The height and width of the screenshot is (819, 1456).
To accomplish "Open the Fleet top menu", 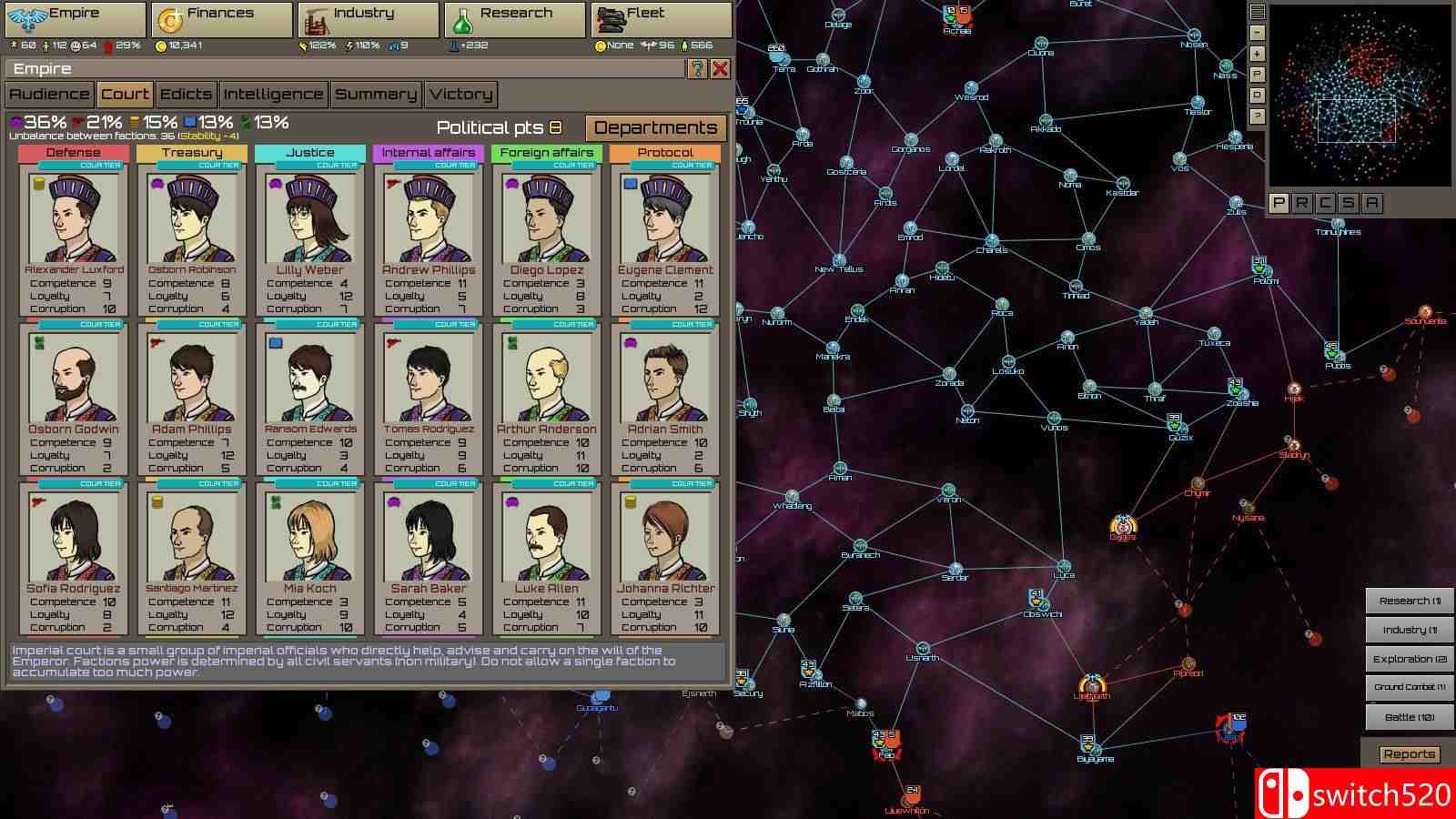I will point(661,18).
